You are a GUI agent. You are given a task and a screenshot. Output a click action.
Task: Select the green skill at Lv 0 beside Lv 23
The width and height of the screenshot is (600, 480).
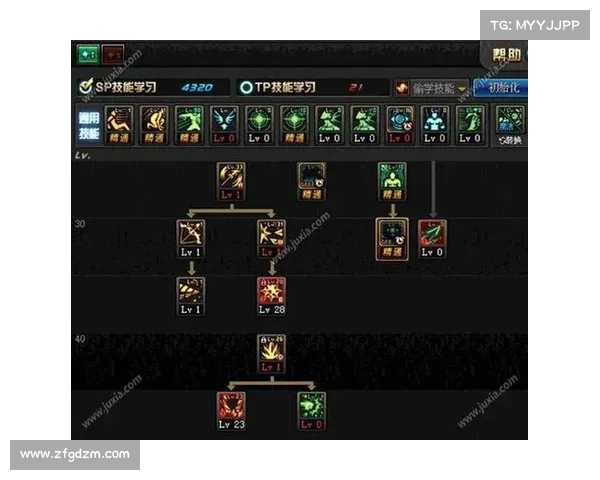click(311, 406)
